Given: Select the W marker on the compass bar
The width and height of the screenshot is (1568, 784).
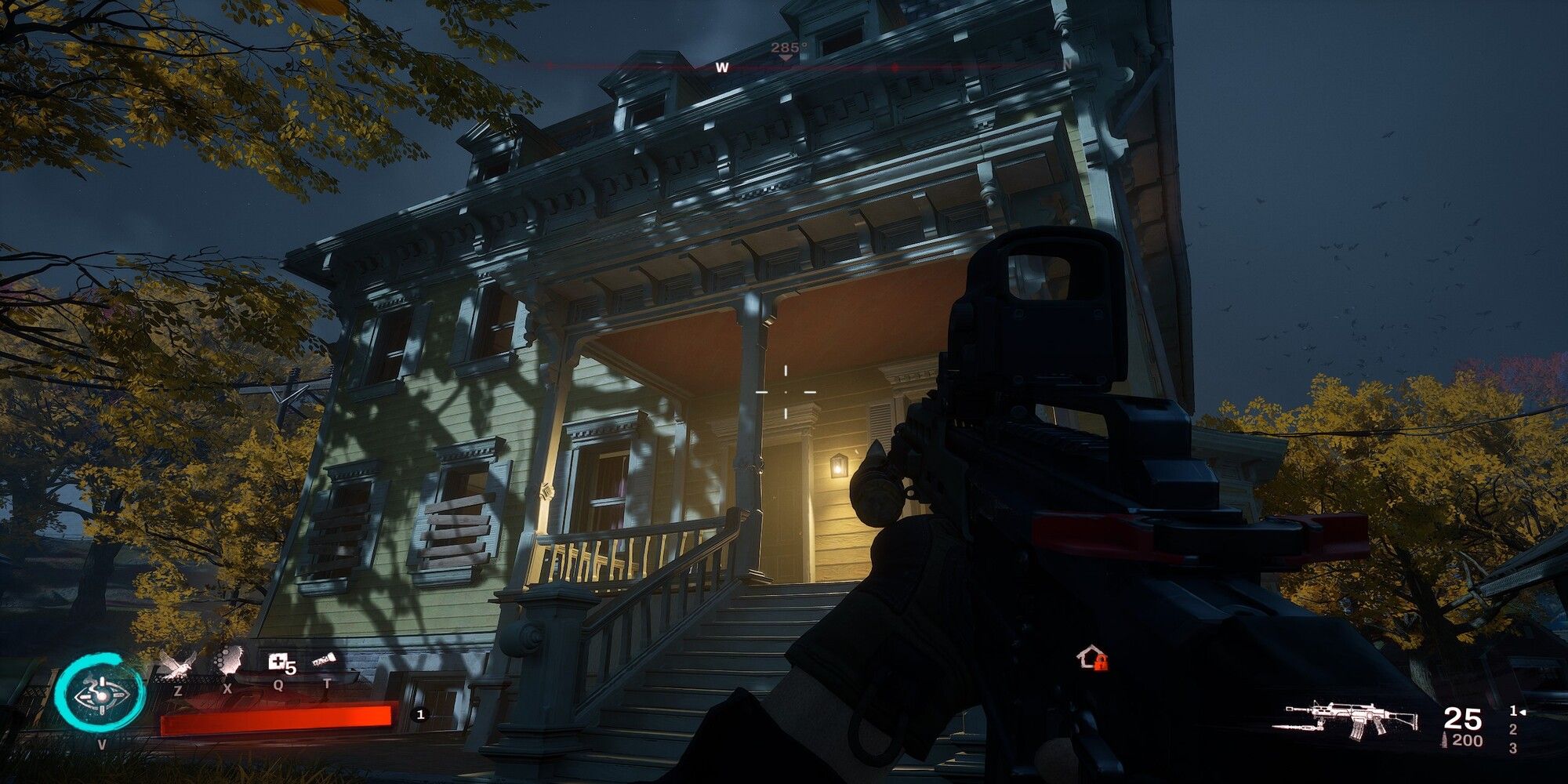Looking at the screenshot, I should 721,67.
